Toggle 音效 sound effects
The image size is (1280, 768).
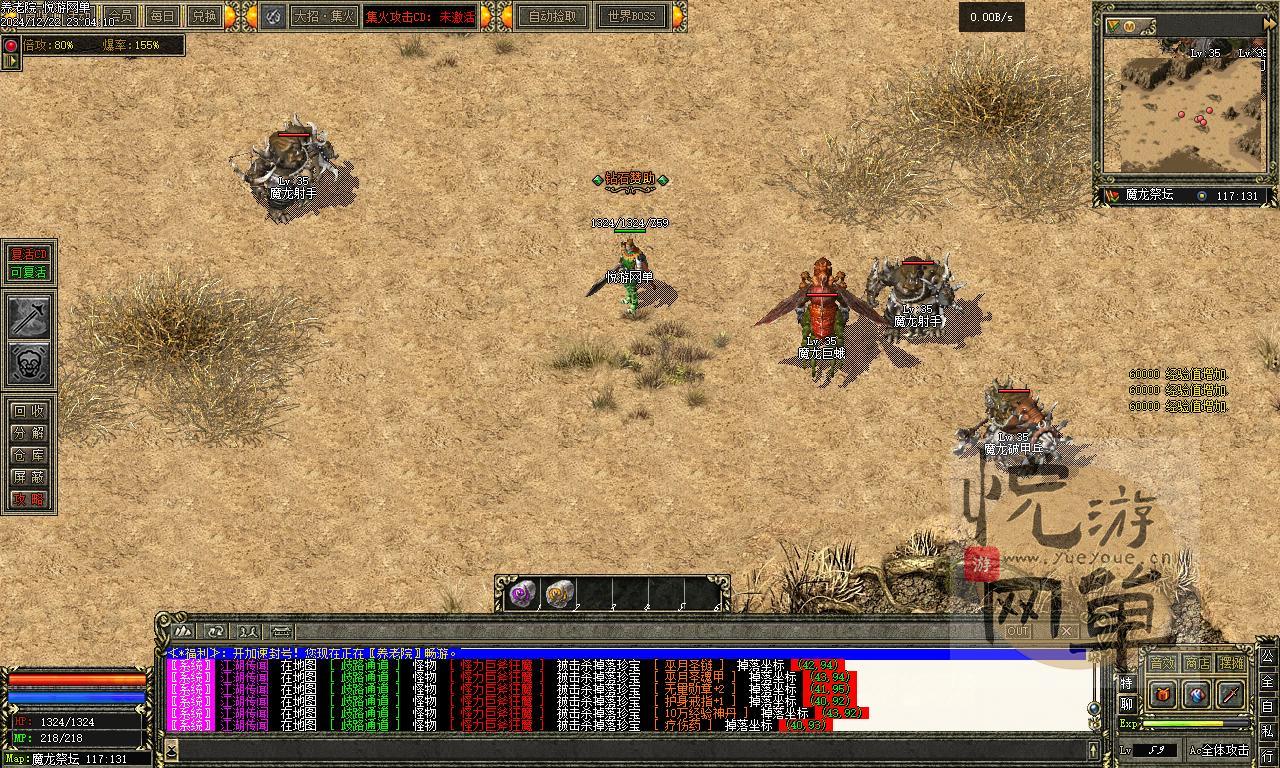pyautogui.click(x=1162, y=662)
